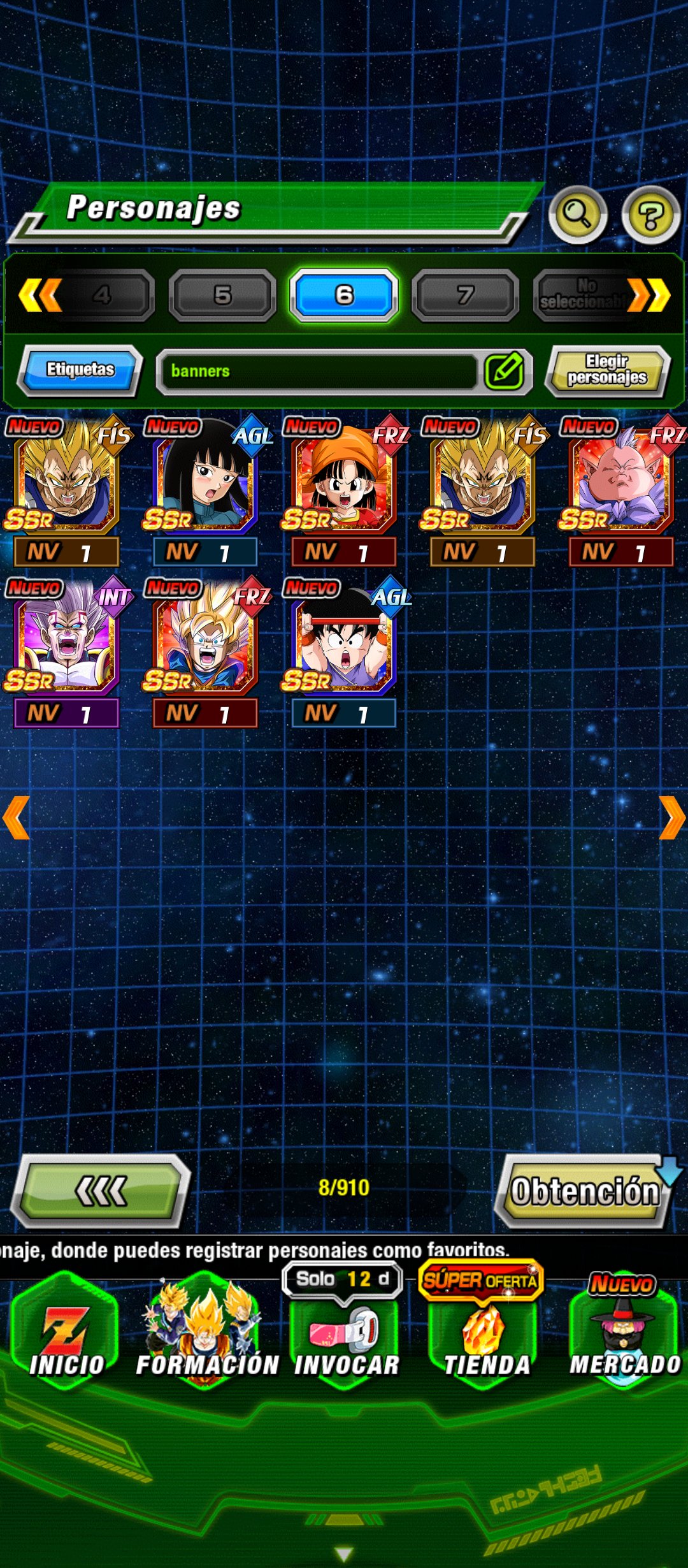
Task: Go to tab number 4
Action: click(102, 295)
